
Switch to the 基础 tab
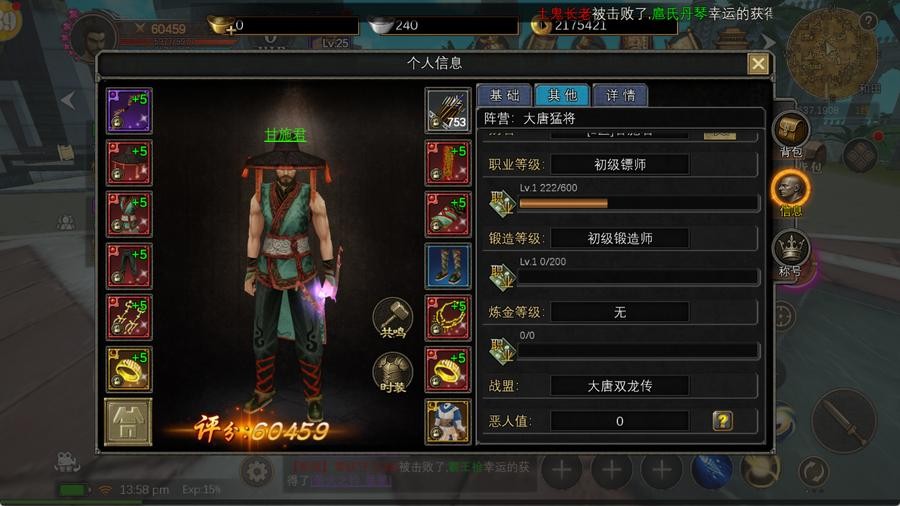504,96
